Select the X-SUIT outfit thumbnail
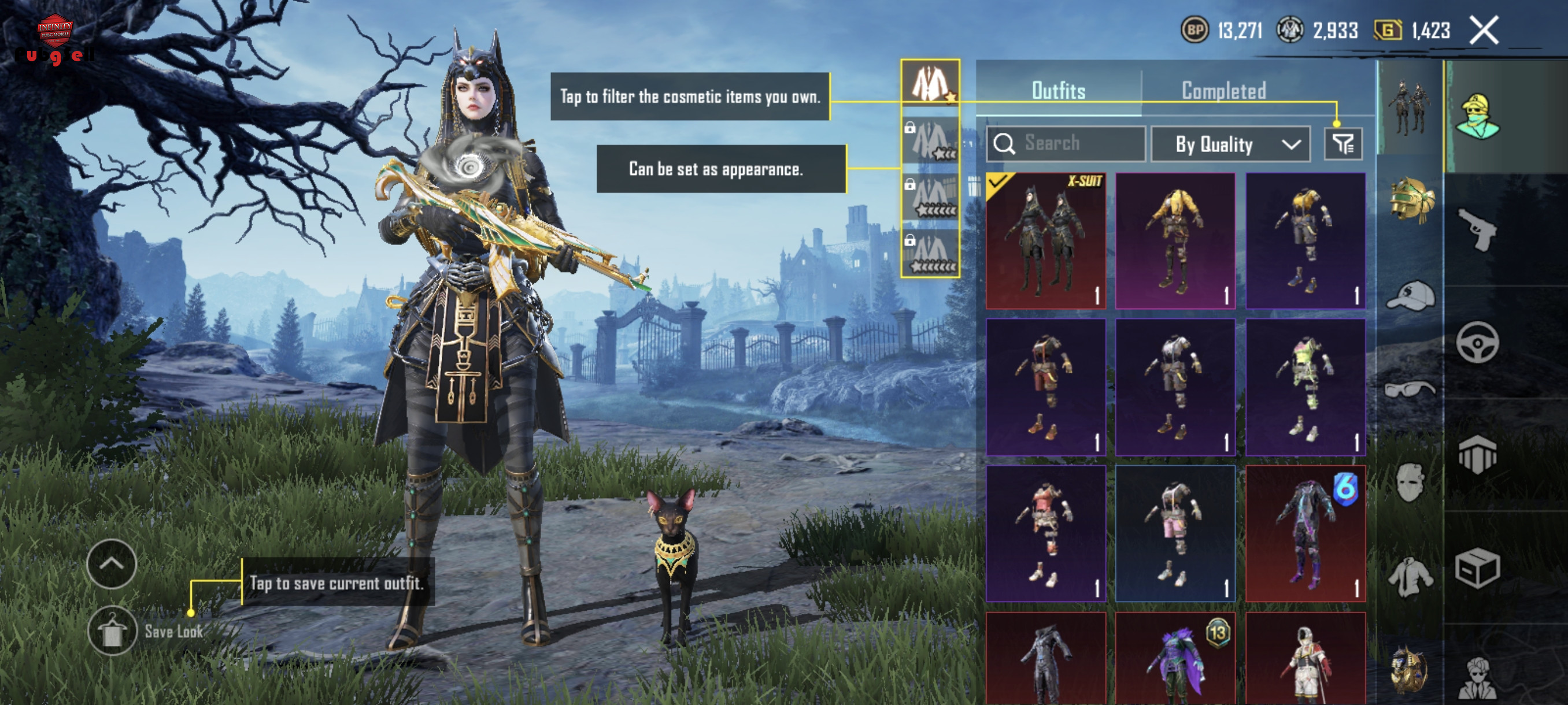The width and height of the screenshot is (1568, 705). [1046, 240]
